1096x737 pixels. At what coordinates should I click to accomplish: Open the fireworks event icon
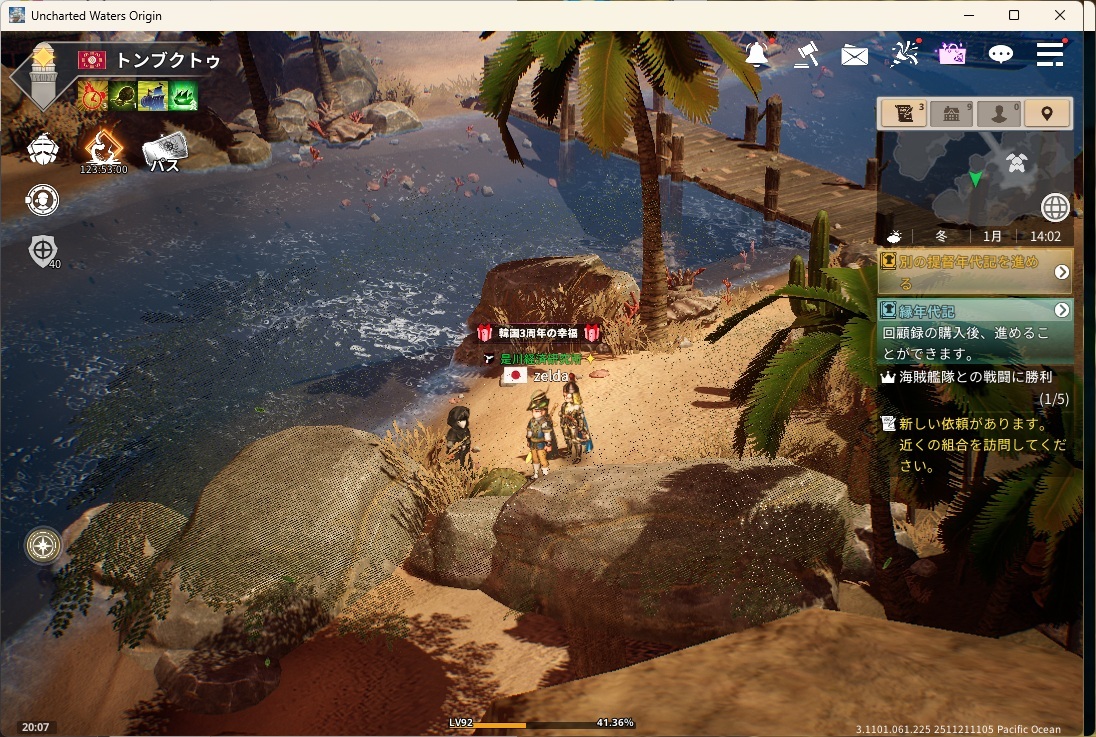[x=904, y=54]
